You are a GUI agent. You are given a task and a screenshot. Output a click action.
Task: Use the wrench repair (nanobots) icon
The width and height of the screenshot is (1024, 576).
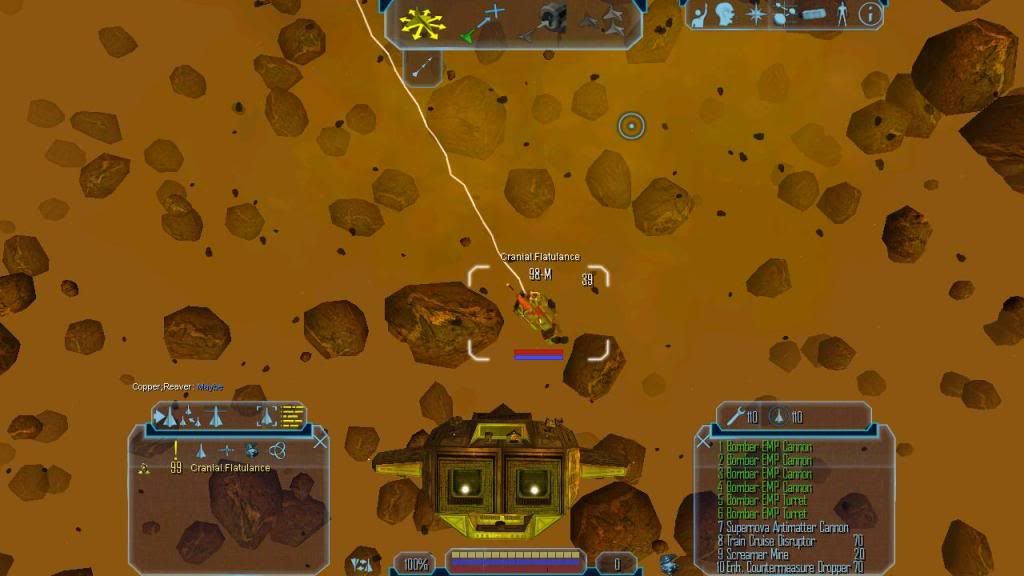pyautogui.click(x=735, y=416)
